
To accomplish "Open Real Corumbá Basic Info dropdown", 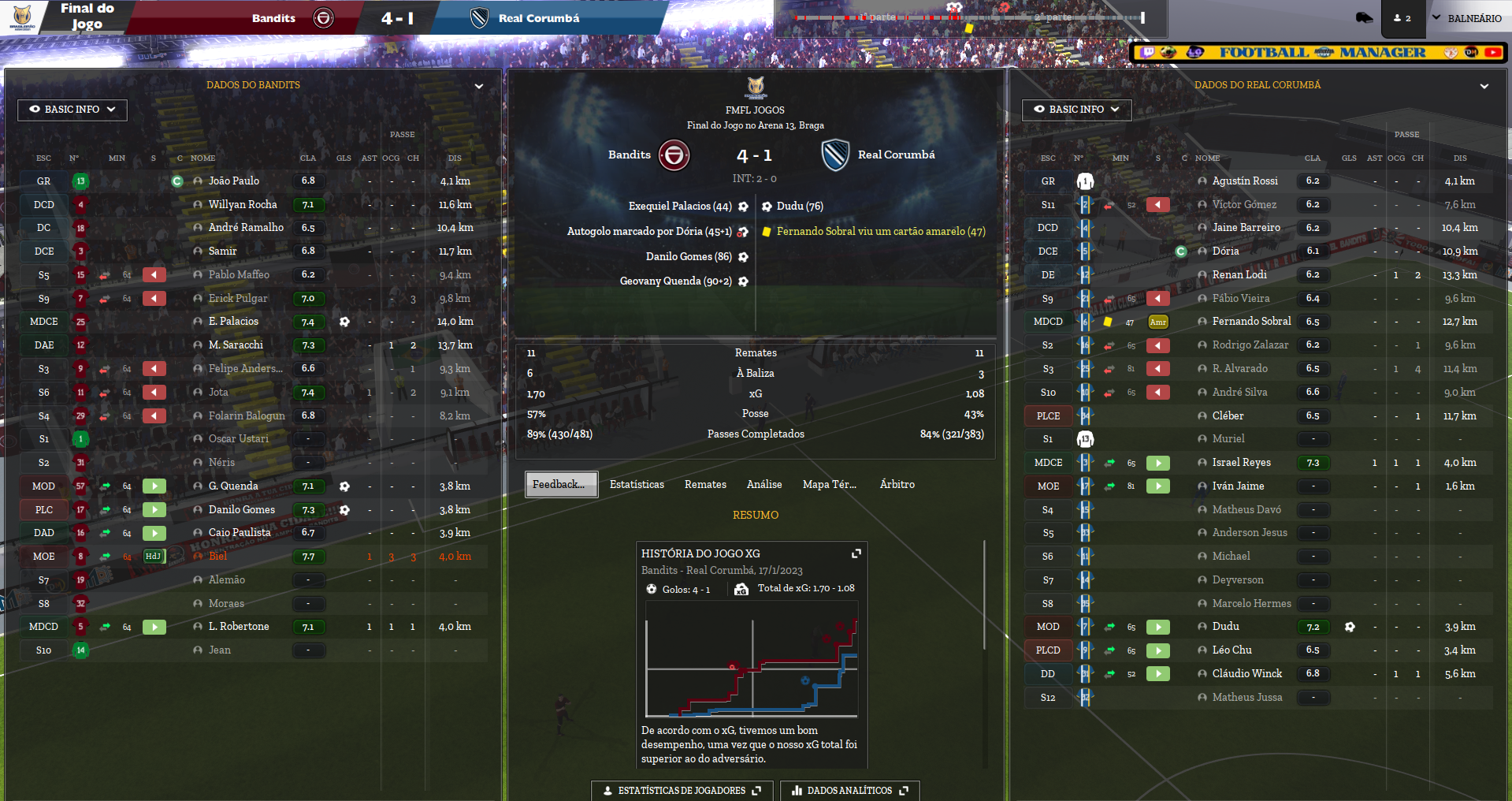I will tap(1076, 110).
